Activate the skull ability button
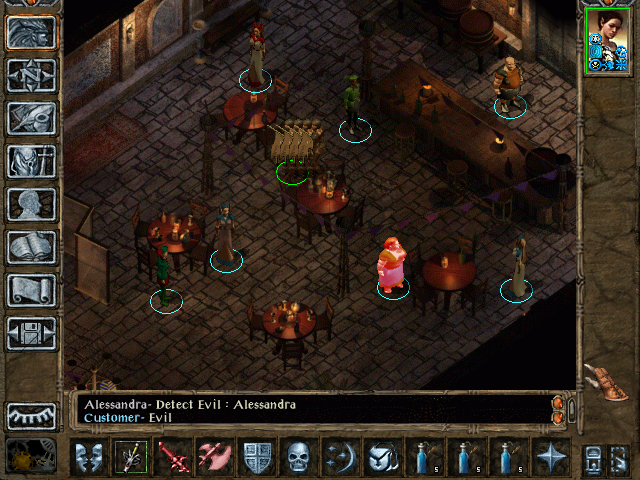Image resolution: width=640 pixels, height=480 pixels. [x=298, y=457]
